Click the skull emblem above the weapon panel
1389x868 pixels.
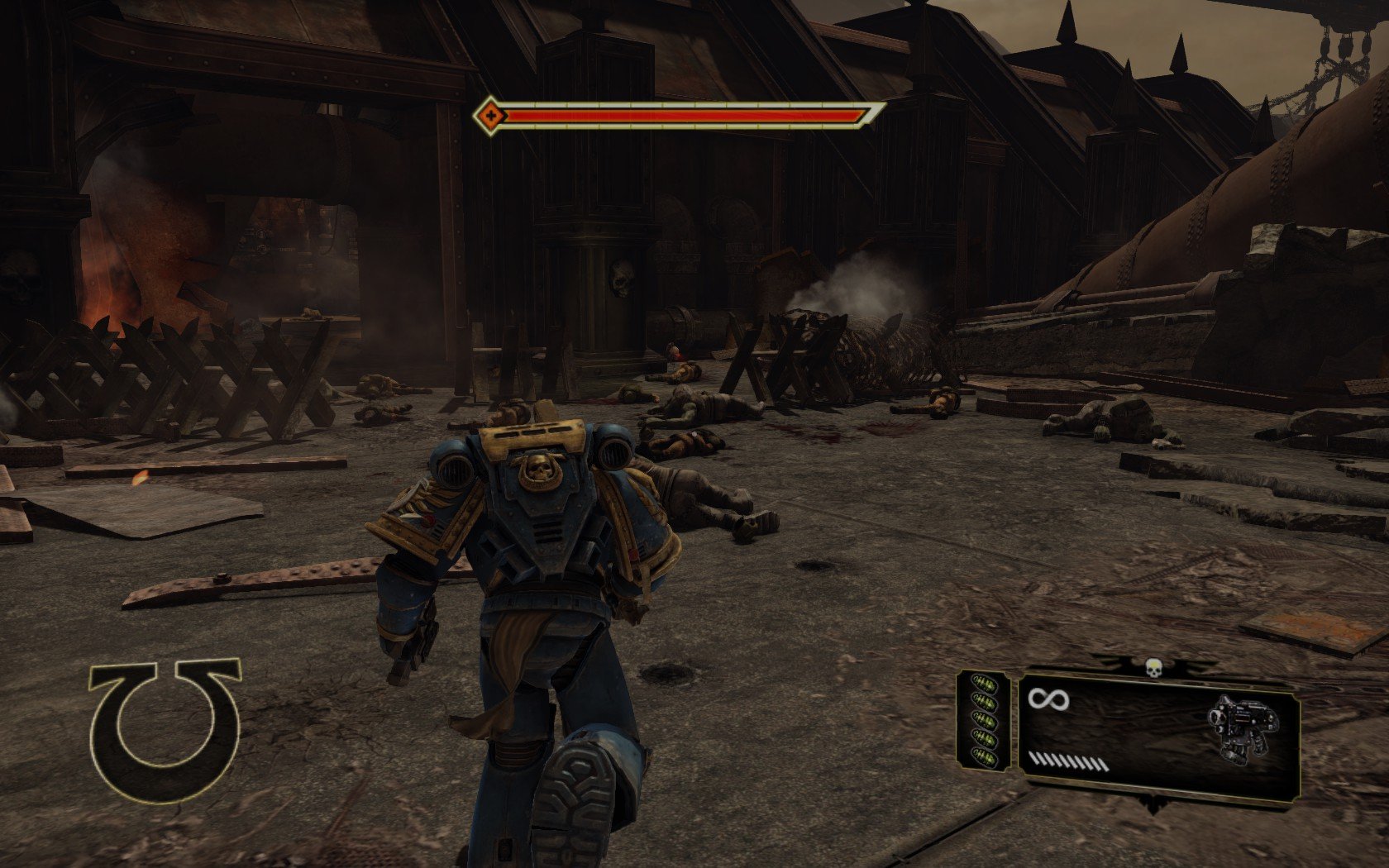1154,665
